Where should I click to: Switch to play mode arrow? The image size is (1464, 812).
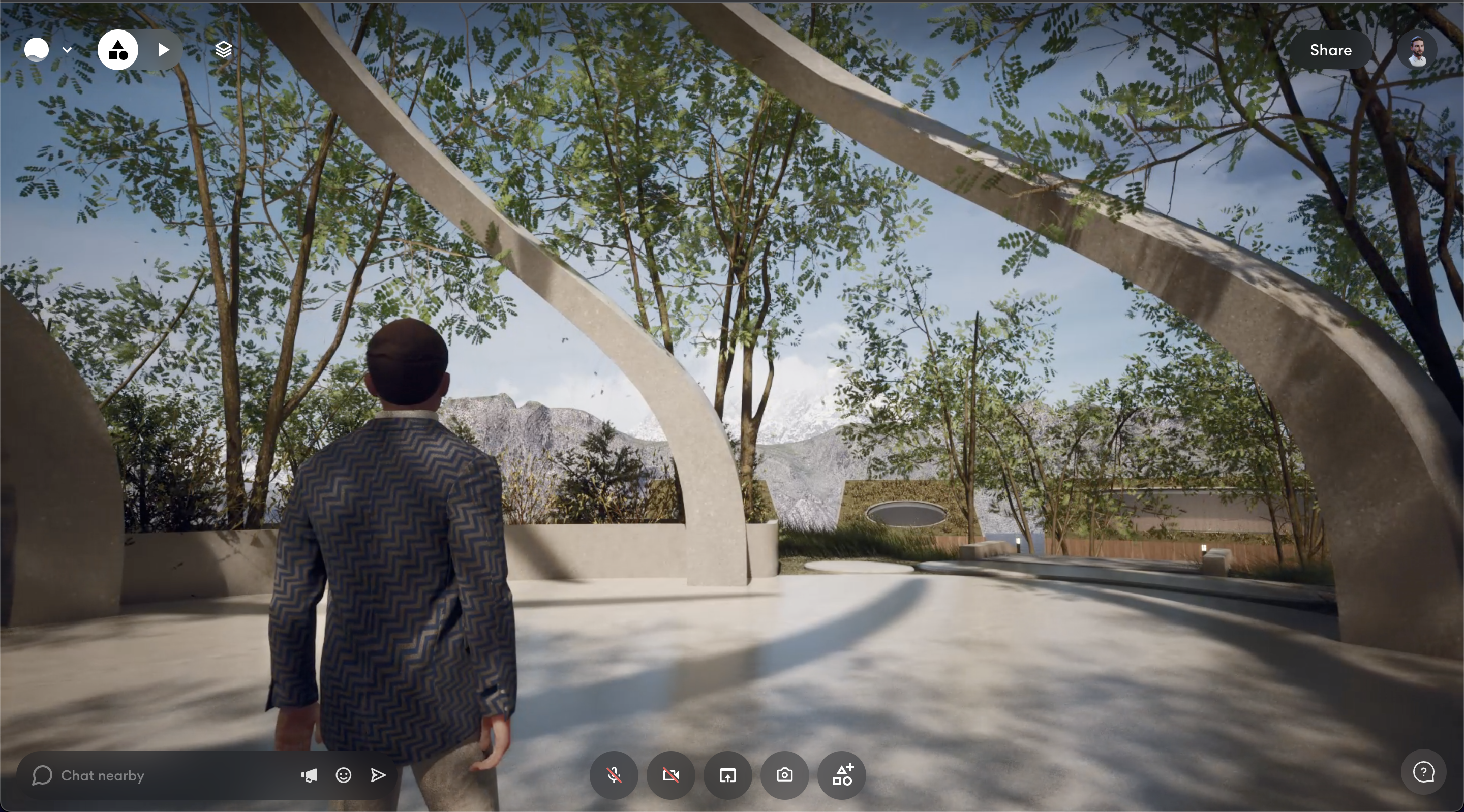click(x=164, y=50)
